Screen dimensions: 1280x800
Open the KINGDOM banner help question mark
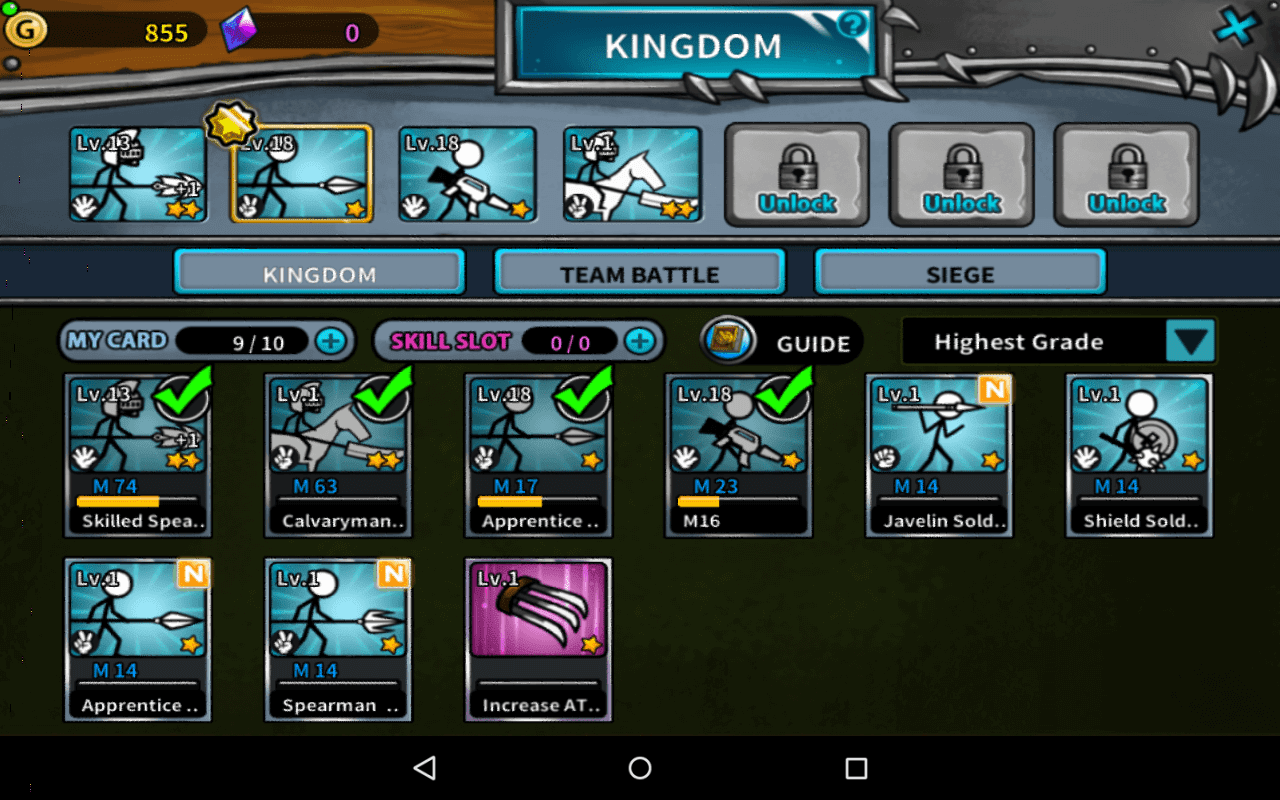tap(852, 26)
